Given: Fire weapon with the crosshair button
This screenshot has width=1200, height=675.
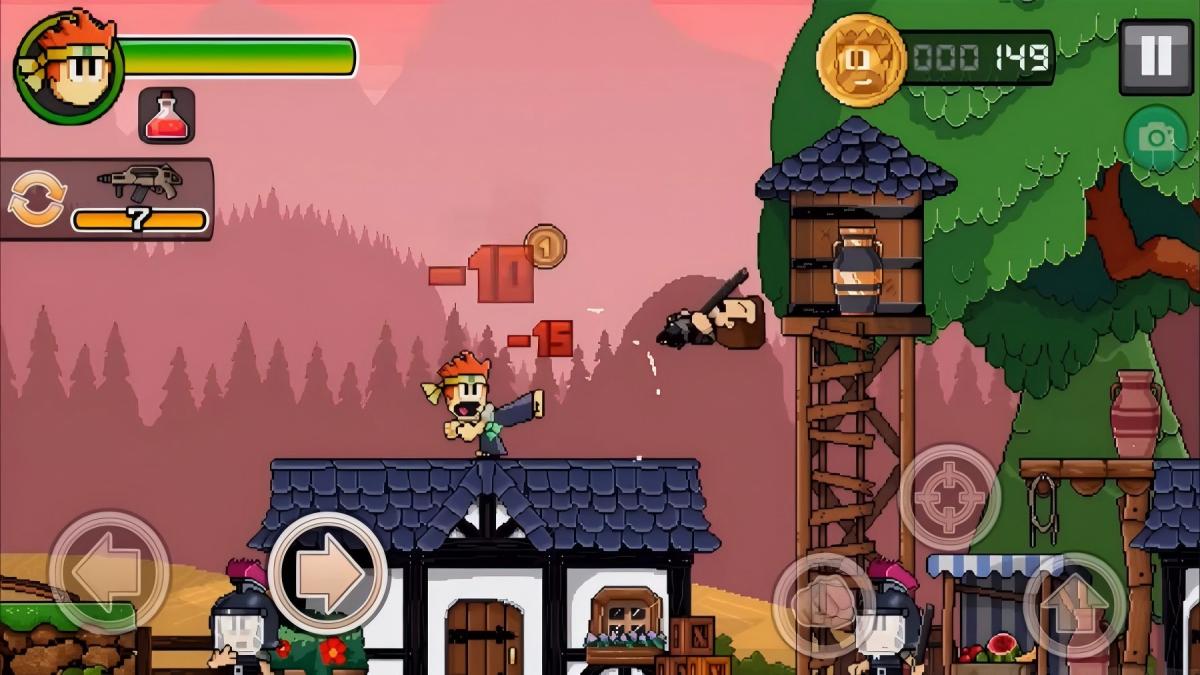Looking at the screenshot, I should [x=949, y=496].
